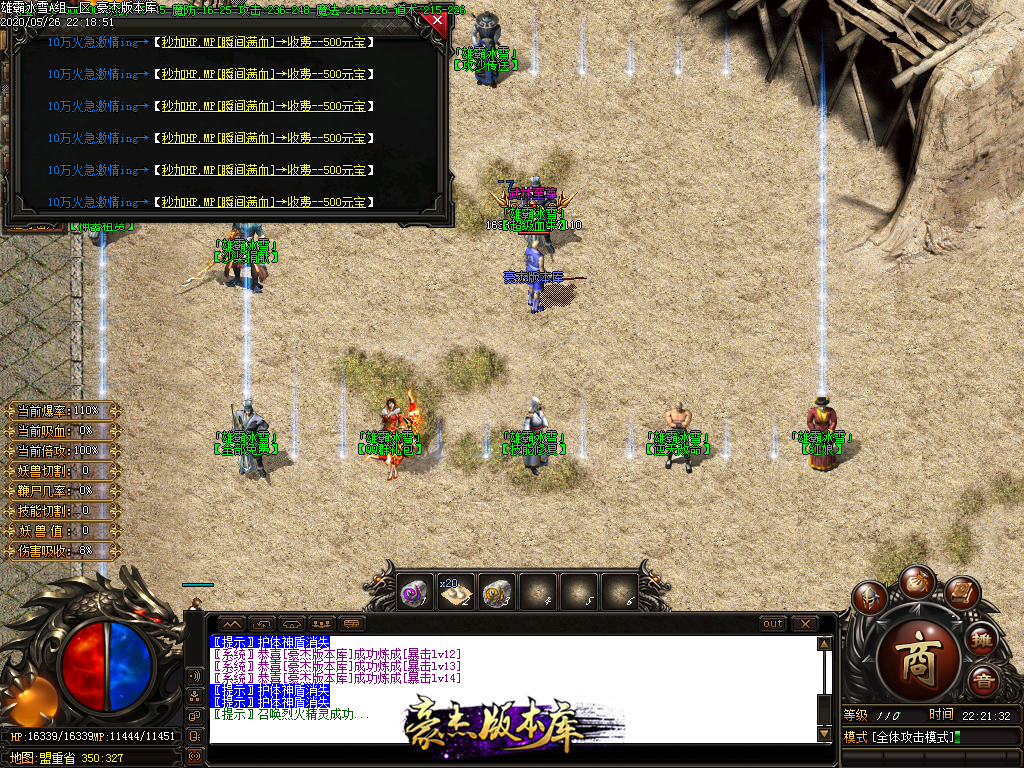This screenshot has height=768, width=1024.
Task: Open the stall with the 摊 button
Action: (x=983, y=638)
